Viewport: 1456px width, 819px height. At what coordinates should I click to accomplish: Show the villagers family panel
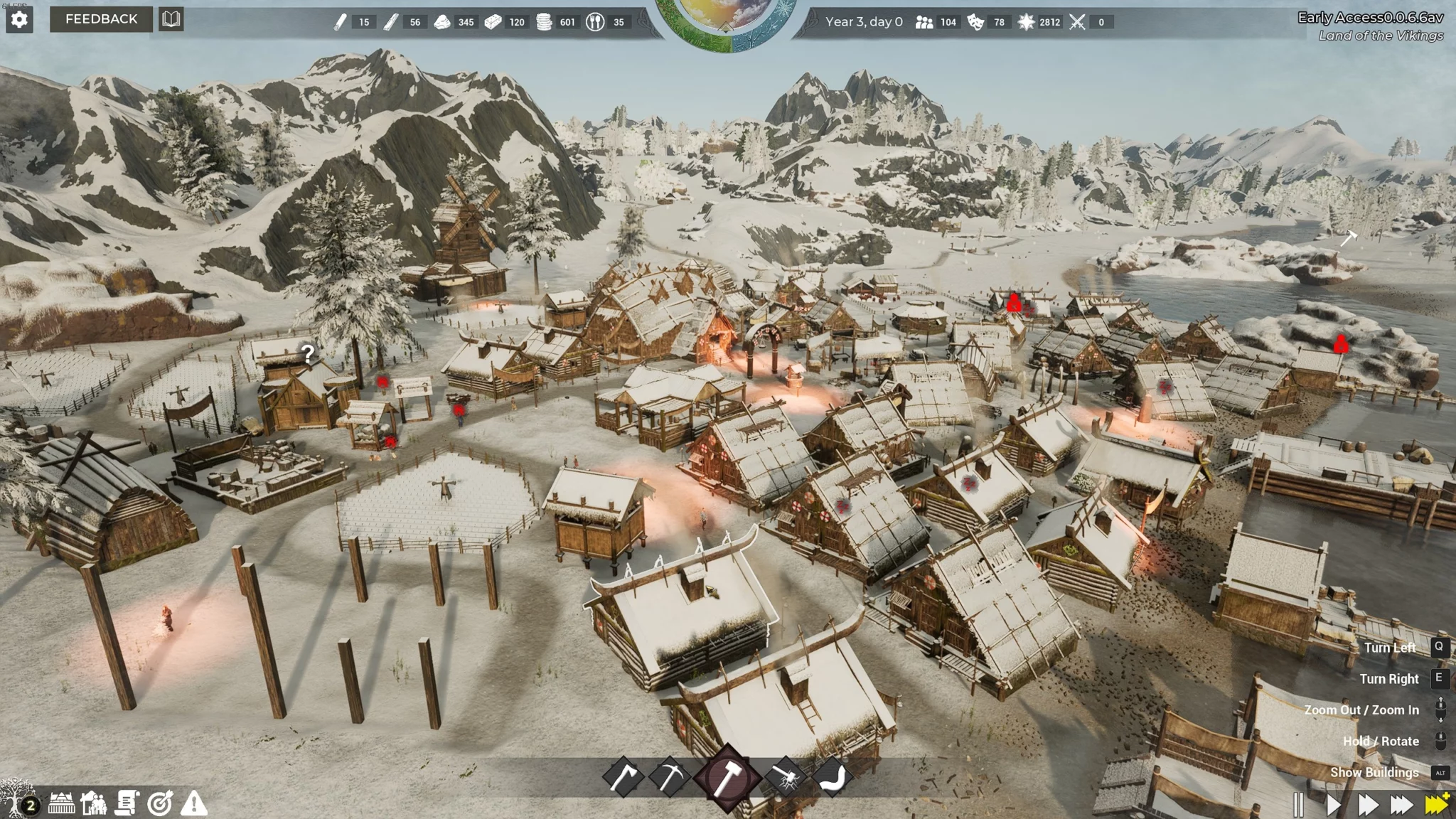tap(94, 803)
